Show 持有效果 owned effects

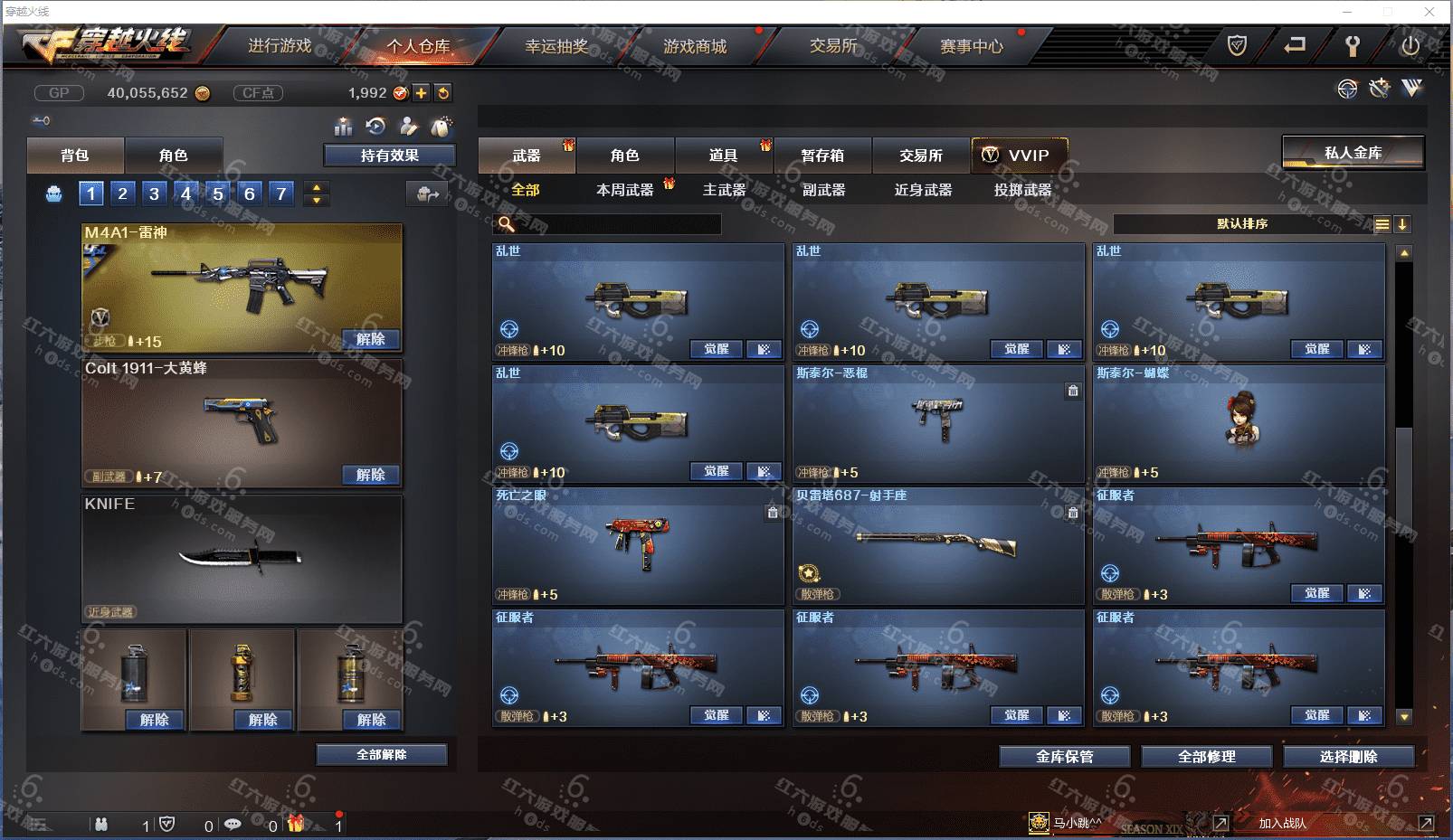pyautogui.click(x=389, y=156)
